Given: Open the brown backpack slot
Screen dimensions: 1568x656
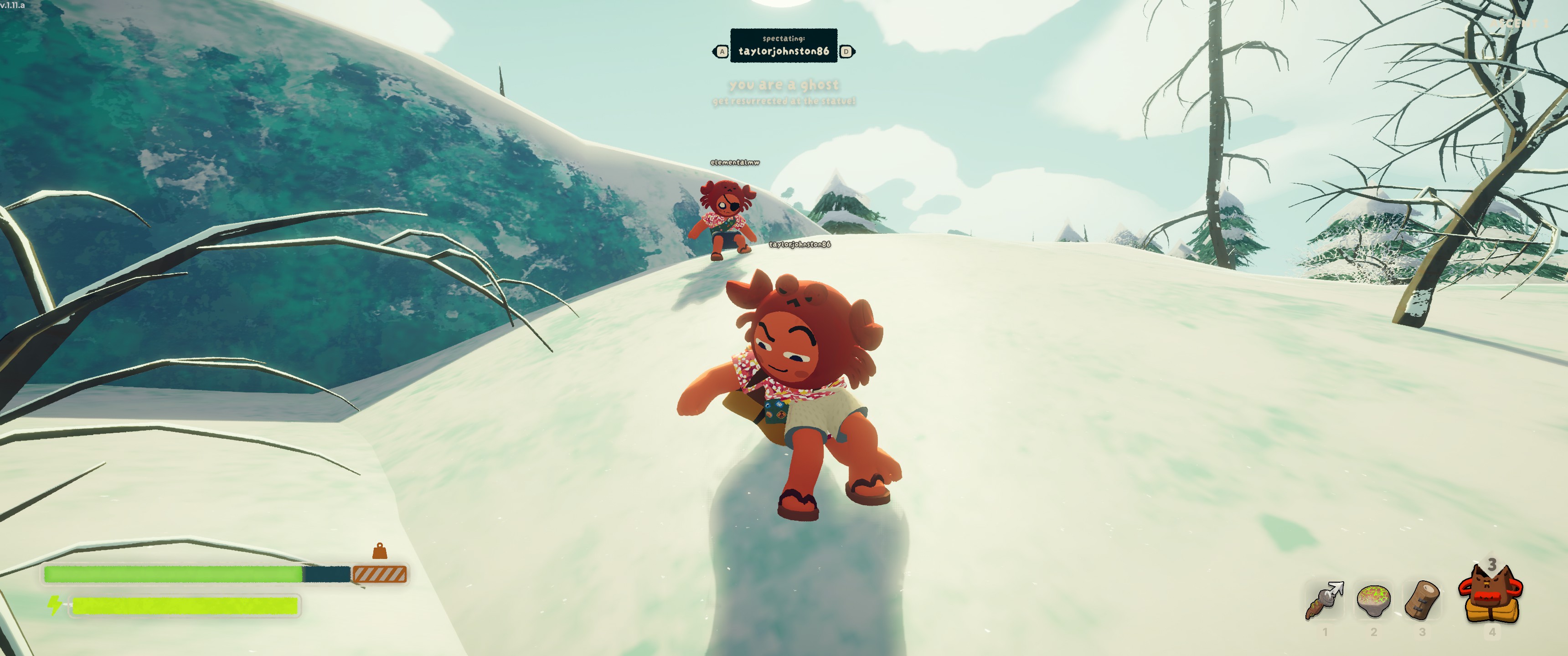Looking at the screenshot, I should 1490,594.
